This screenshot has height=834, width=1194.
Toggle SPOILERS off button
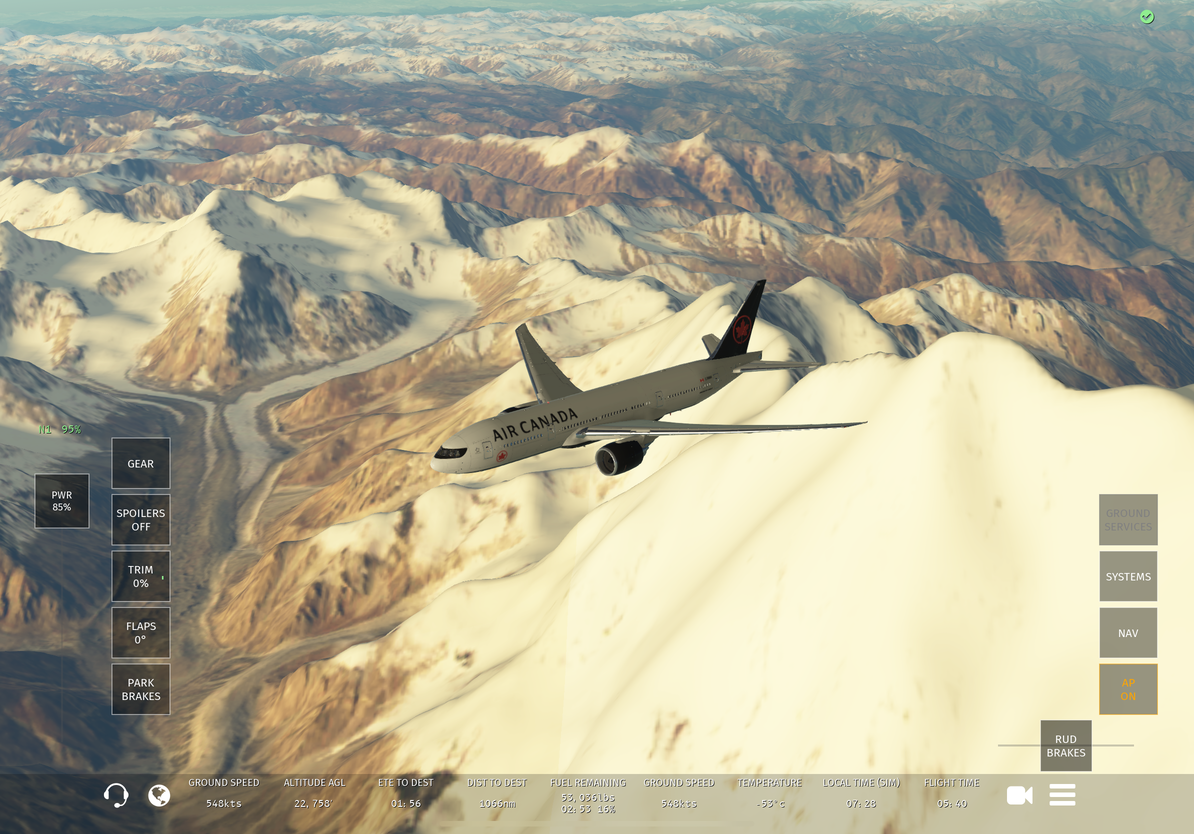pyautogui.click(x=141, y=520)
